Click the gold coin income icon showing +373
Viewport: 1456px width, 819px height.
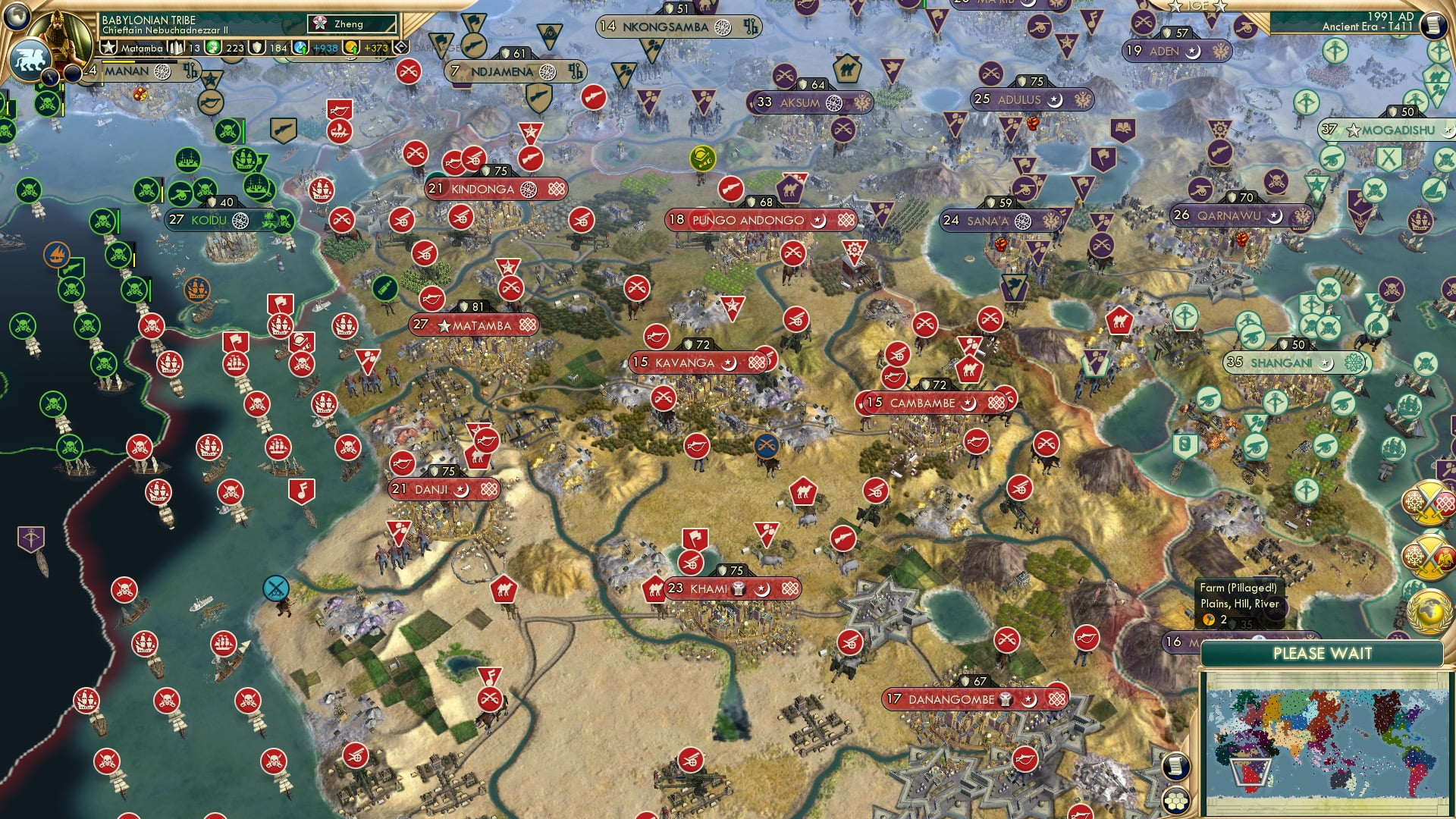tap(350, 49)
